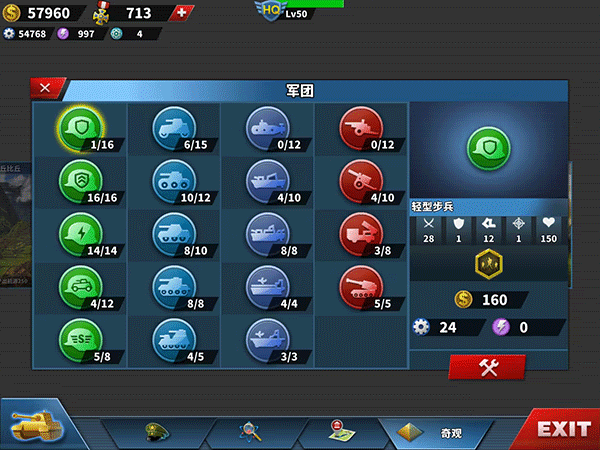600x450 pixels.
Task: Pick the rocket launcher truck unit (3/8)
Action: pyautogui.click(x=359, y=232)
